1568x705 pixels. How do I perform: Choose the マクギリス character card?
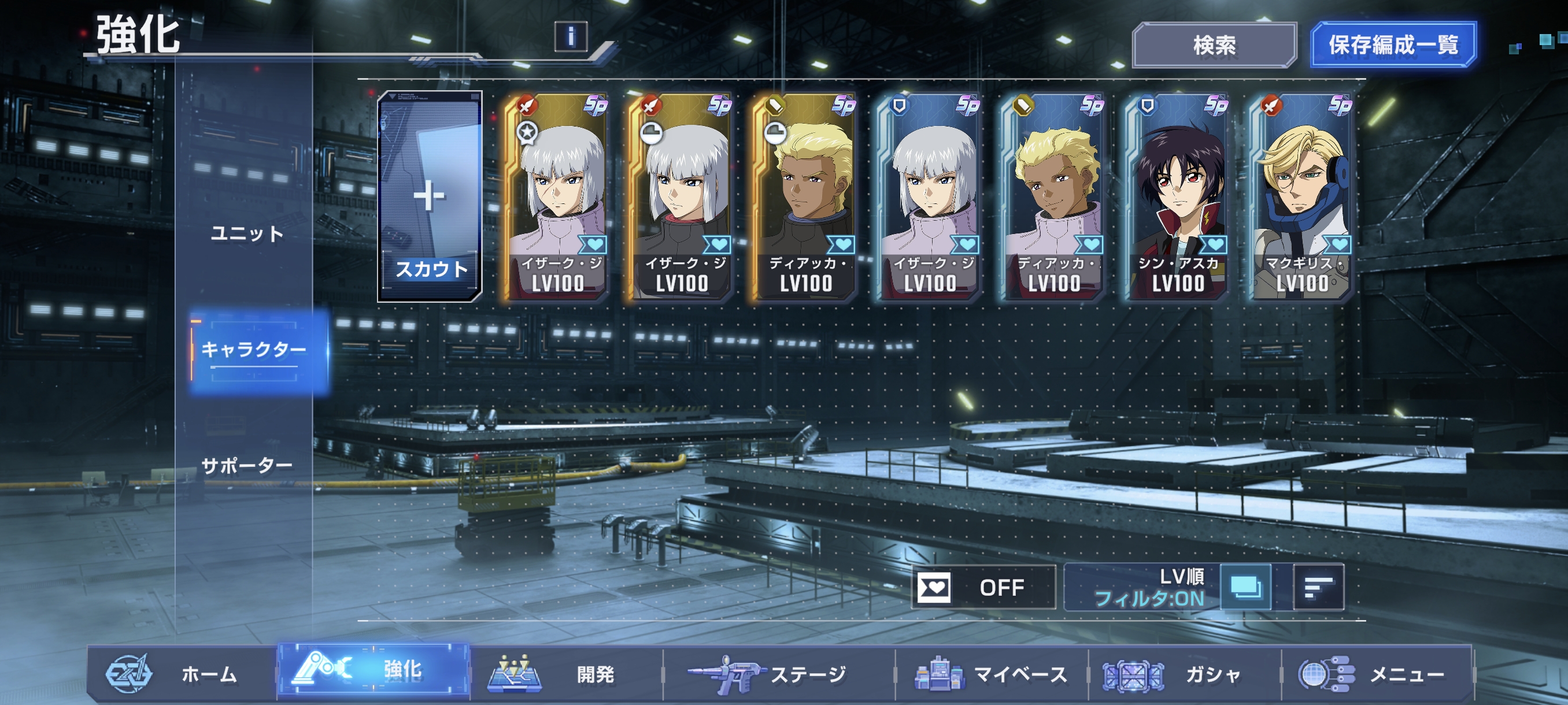point(1301,196)
